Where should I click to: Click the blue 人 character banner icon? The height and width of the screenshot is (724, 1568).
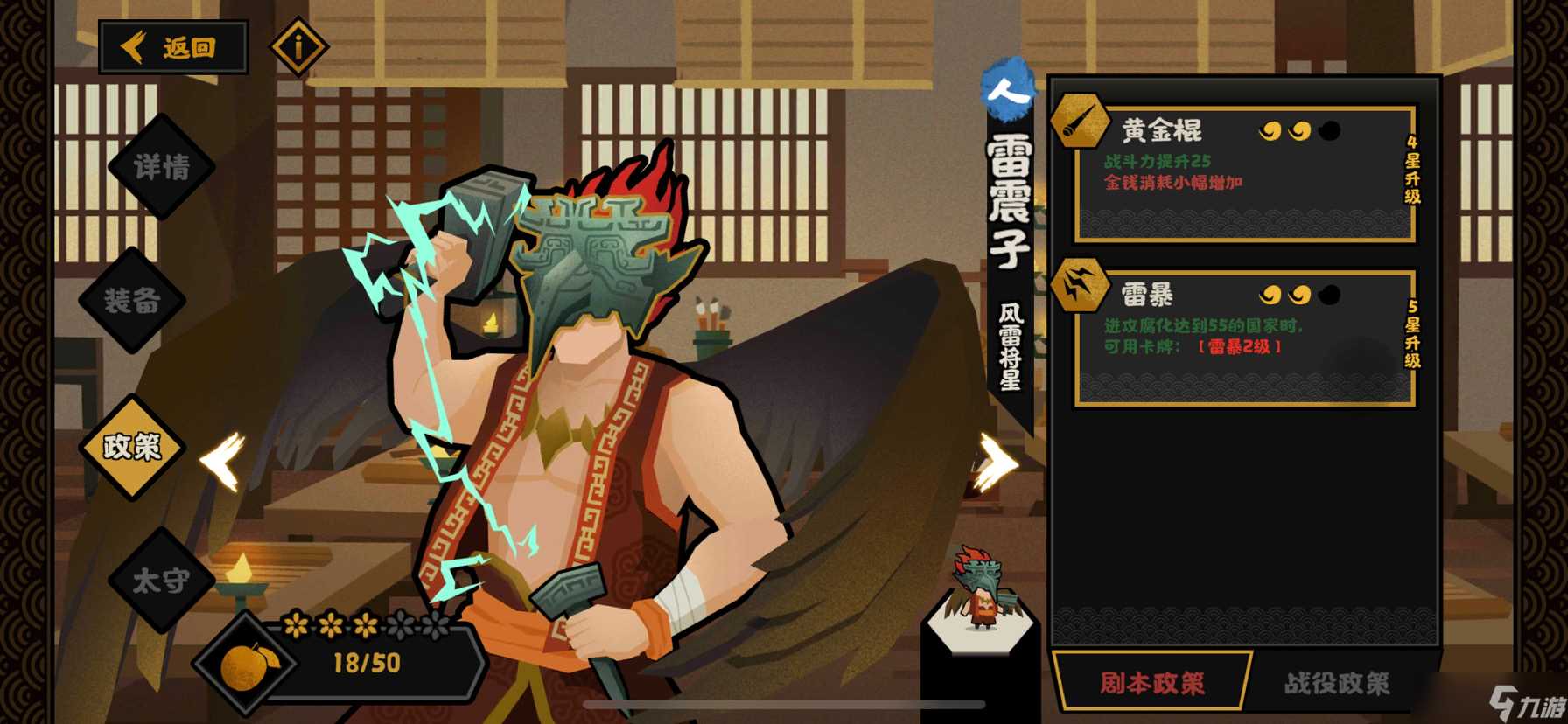click(1008, 90)
